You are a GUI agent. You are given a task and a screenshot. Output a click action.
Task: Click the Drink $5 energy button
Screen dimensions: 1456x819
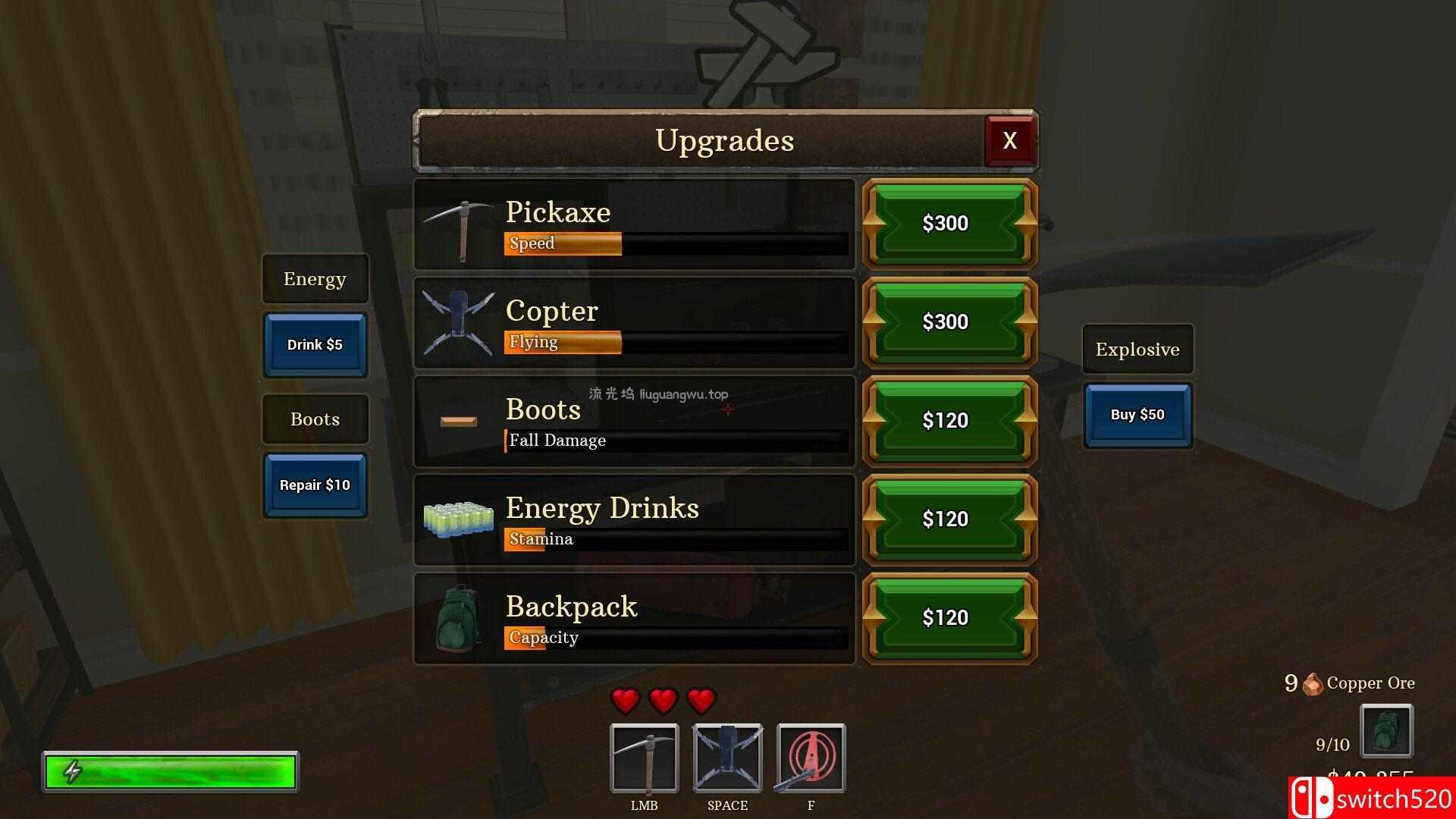pyautogui.click(x=315, y=345)
